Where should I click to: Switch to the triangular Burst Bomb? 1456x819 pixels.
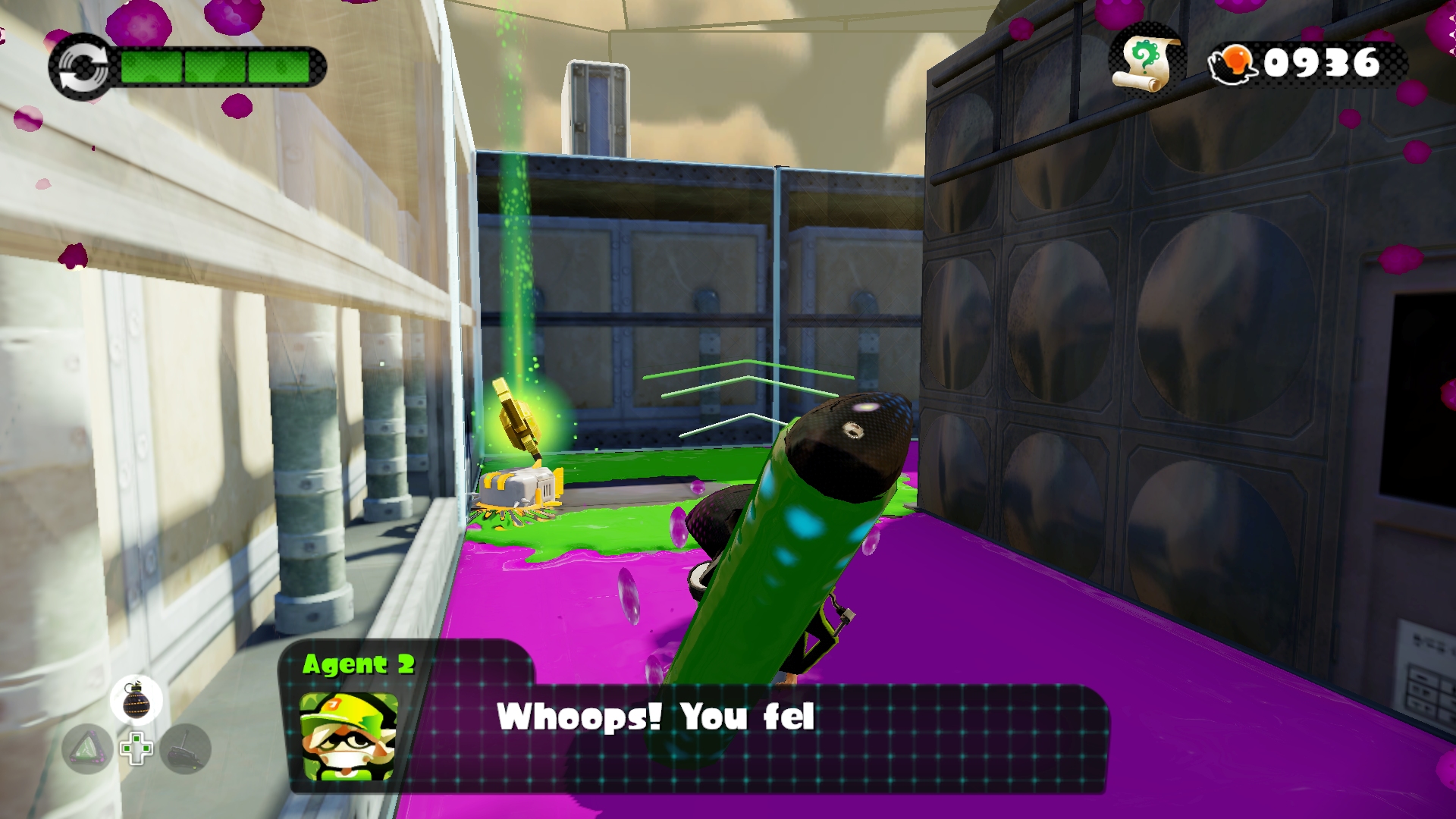point(88,749)
